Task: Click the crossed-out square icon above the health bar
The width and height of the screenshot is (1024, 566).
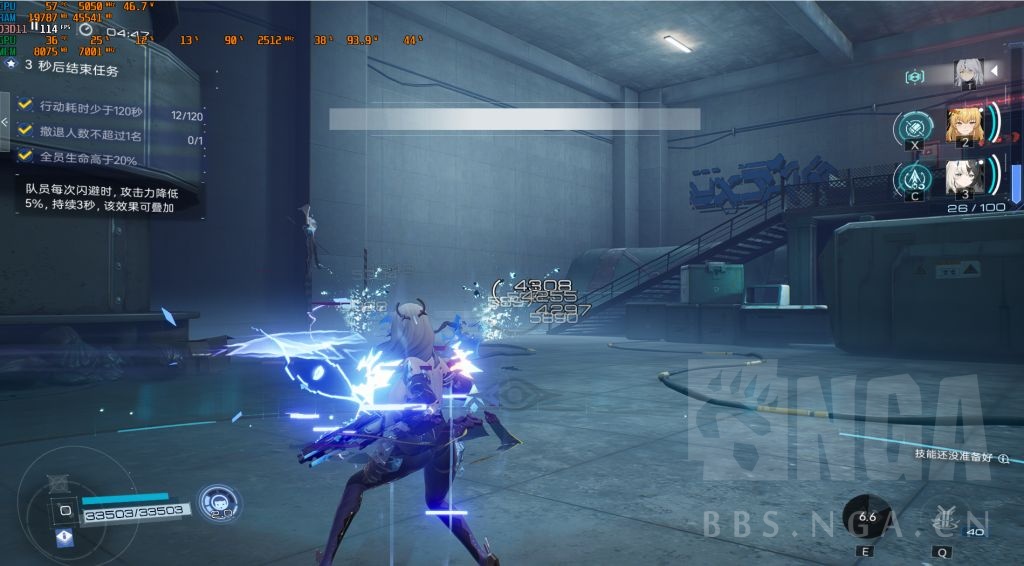Action: (x=60, y=485)
